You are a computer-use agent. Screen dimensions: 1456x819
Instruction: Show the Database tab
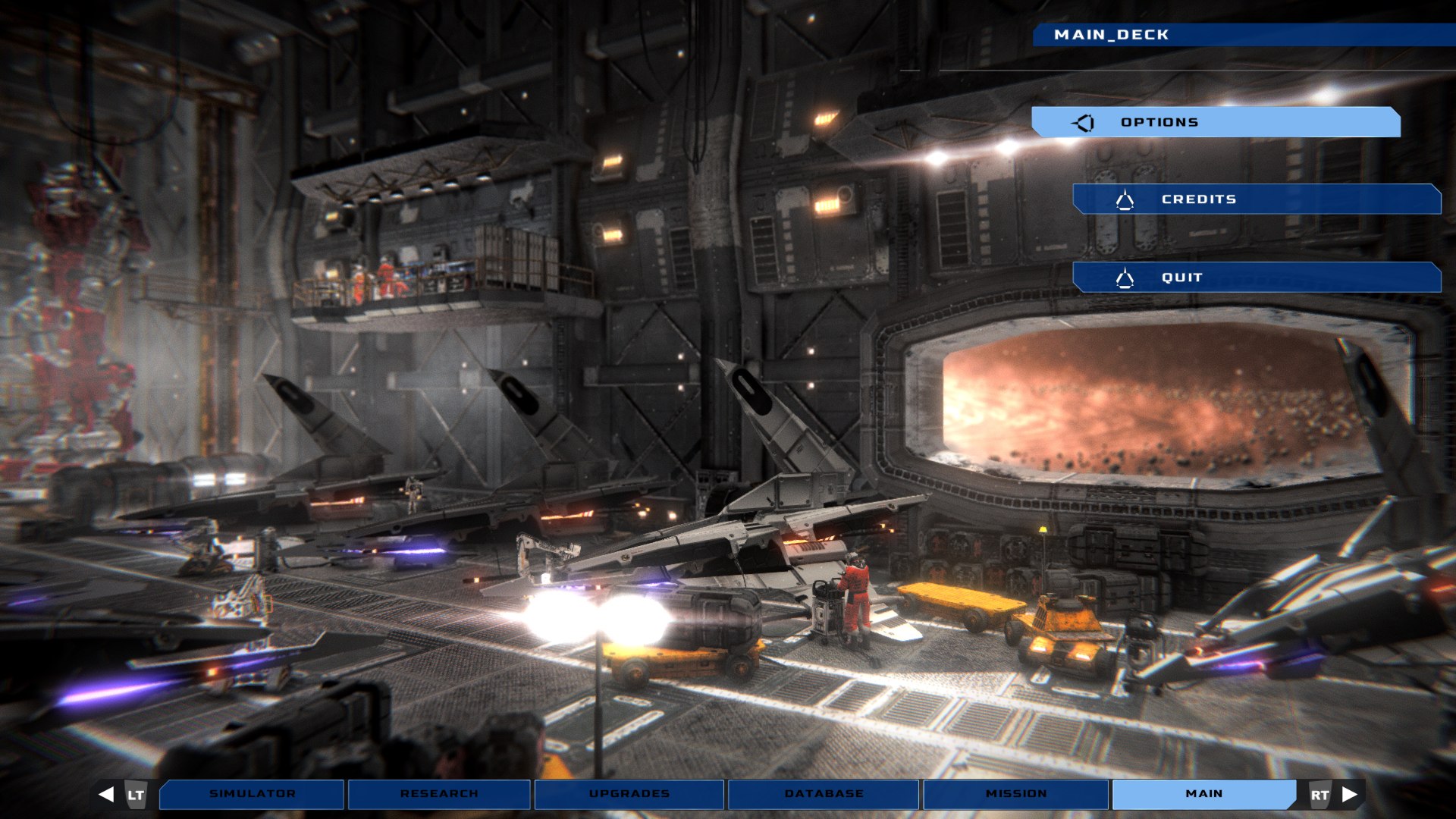(x=824, y=794)
